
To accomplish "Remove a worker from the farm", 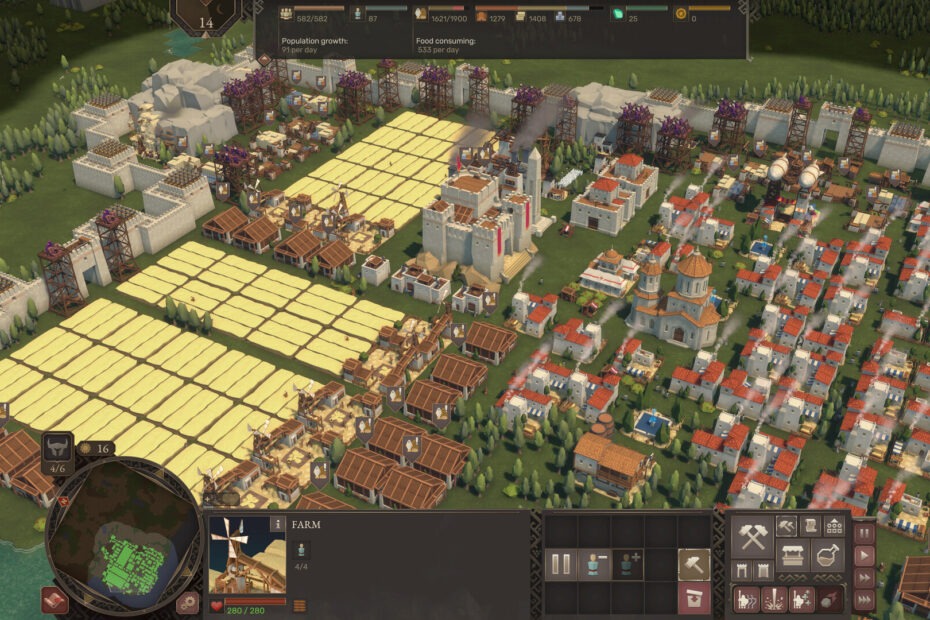I will coord(594,565).
